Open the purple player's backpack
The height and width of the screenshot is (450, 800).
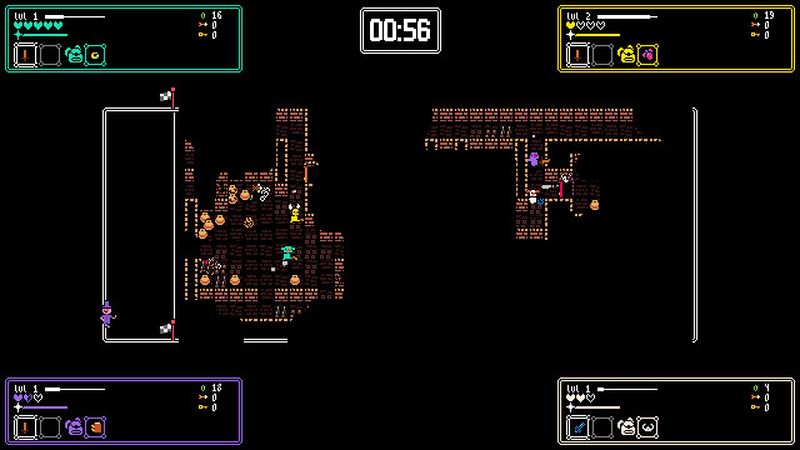pos(74,427)
